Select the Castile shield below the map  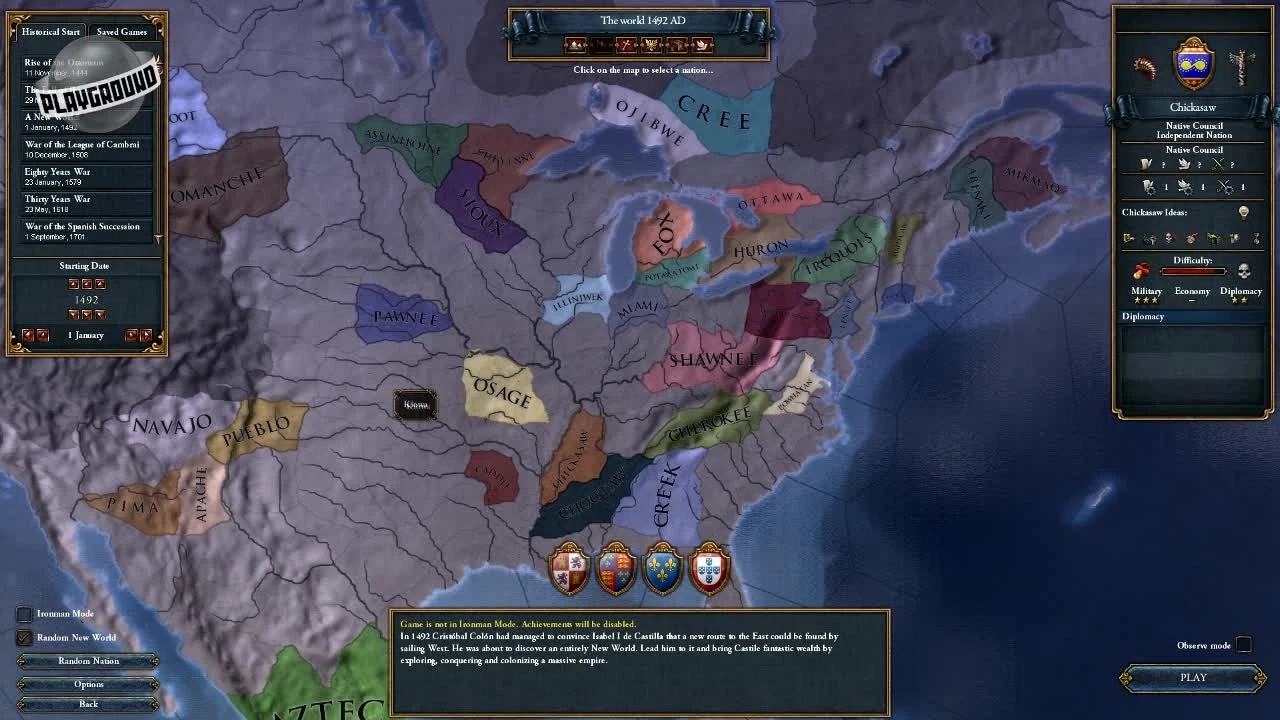pos(569,570)
